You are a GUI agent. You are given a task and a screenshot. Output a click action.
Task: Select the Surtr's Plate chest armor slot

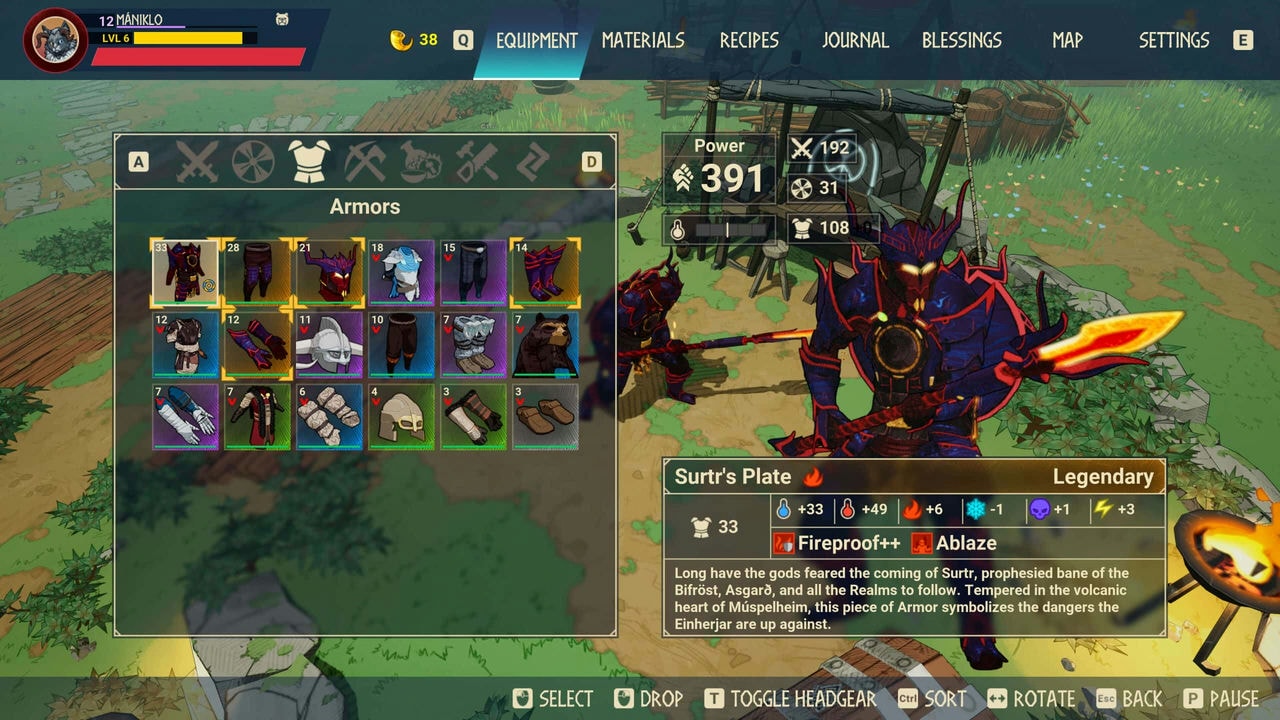[185, 272]
